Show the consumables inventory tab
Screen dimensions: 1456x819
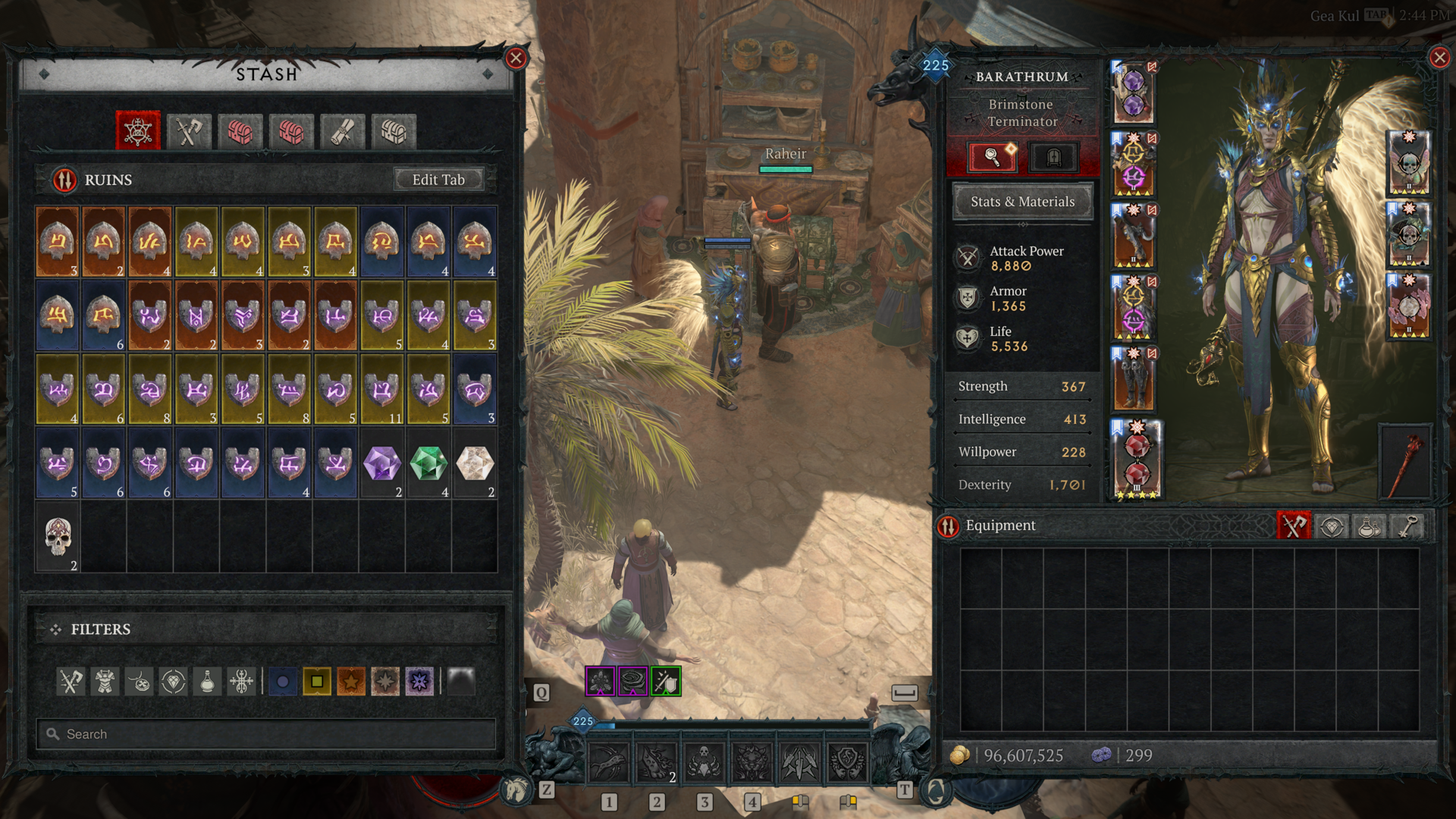[x=1370, y=526]
